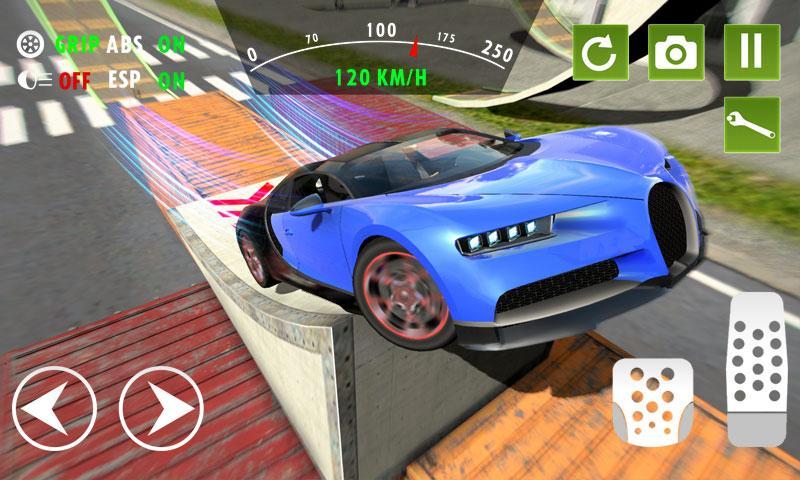Image resolution: width=800 pixels, height=480 pixels.
Task: Steer left with the left arrow button
Action: coord(55,408)
